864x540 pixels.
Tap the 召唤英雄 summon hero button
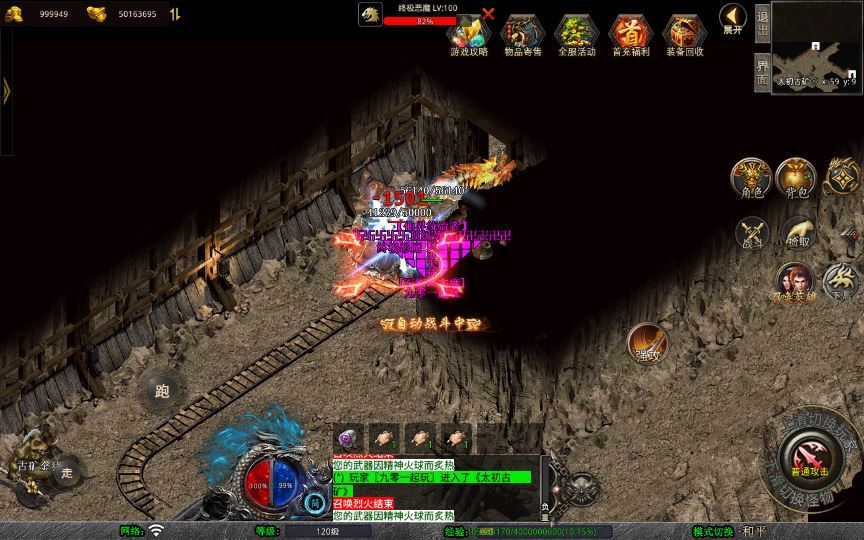[x=794, y=283]
